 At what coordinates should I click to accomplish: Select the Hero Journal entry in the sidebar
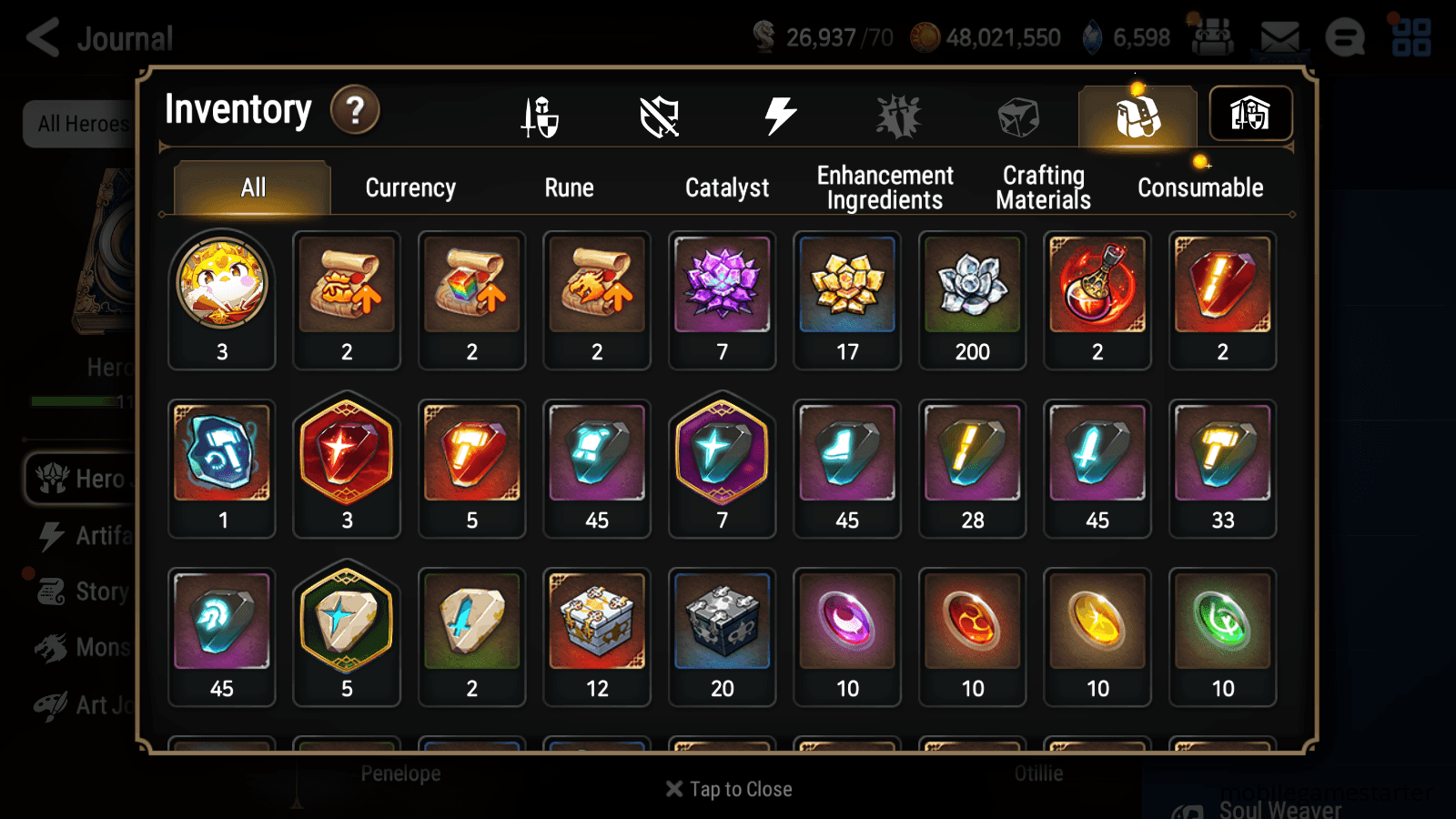pyautogui.click(x=91, y=479)
